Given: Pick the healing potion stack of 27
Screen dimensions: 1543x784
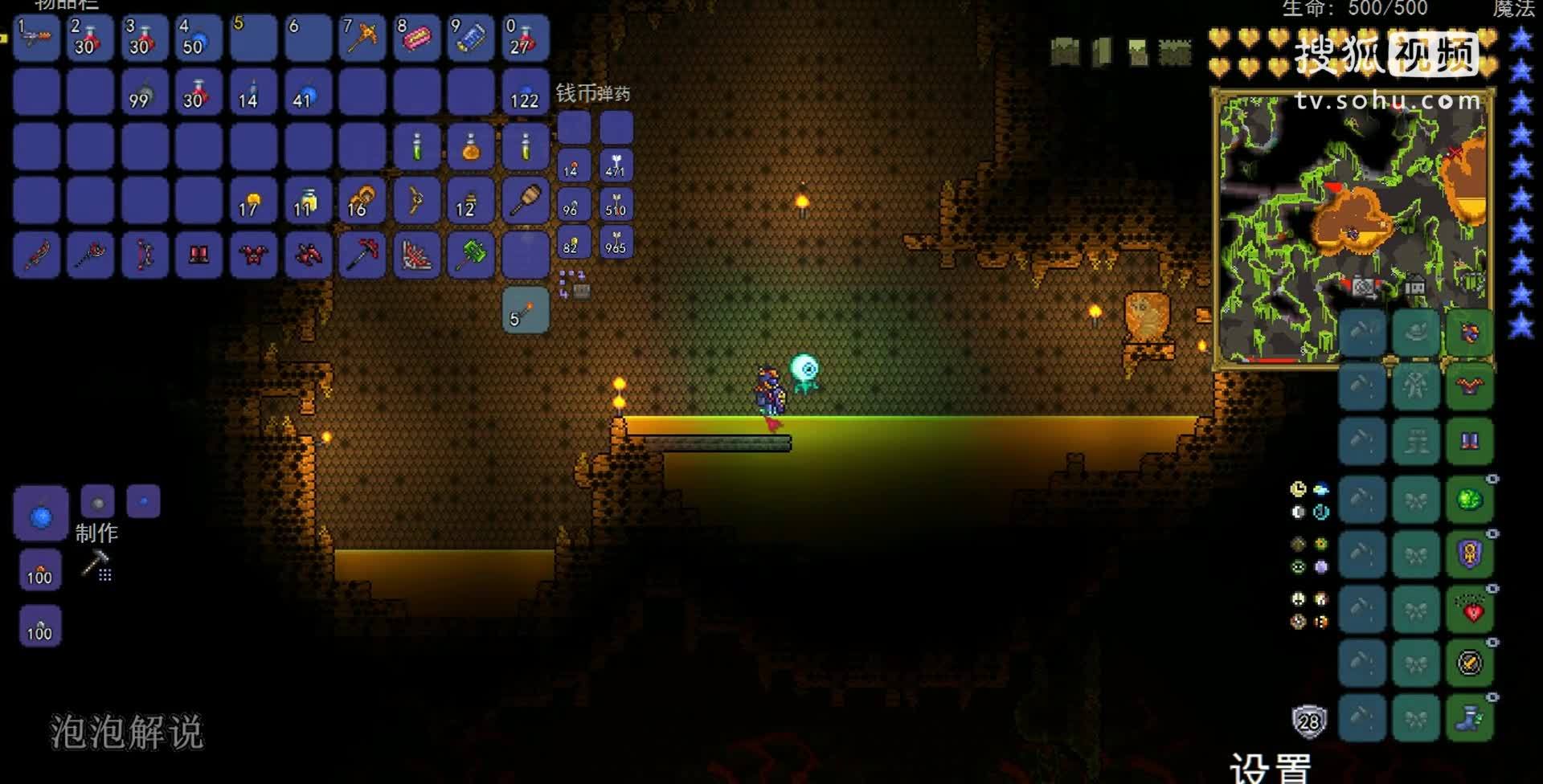Looking at the screenshot, I should click(x=526, y=38).
